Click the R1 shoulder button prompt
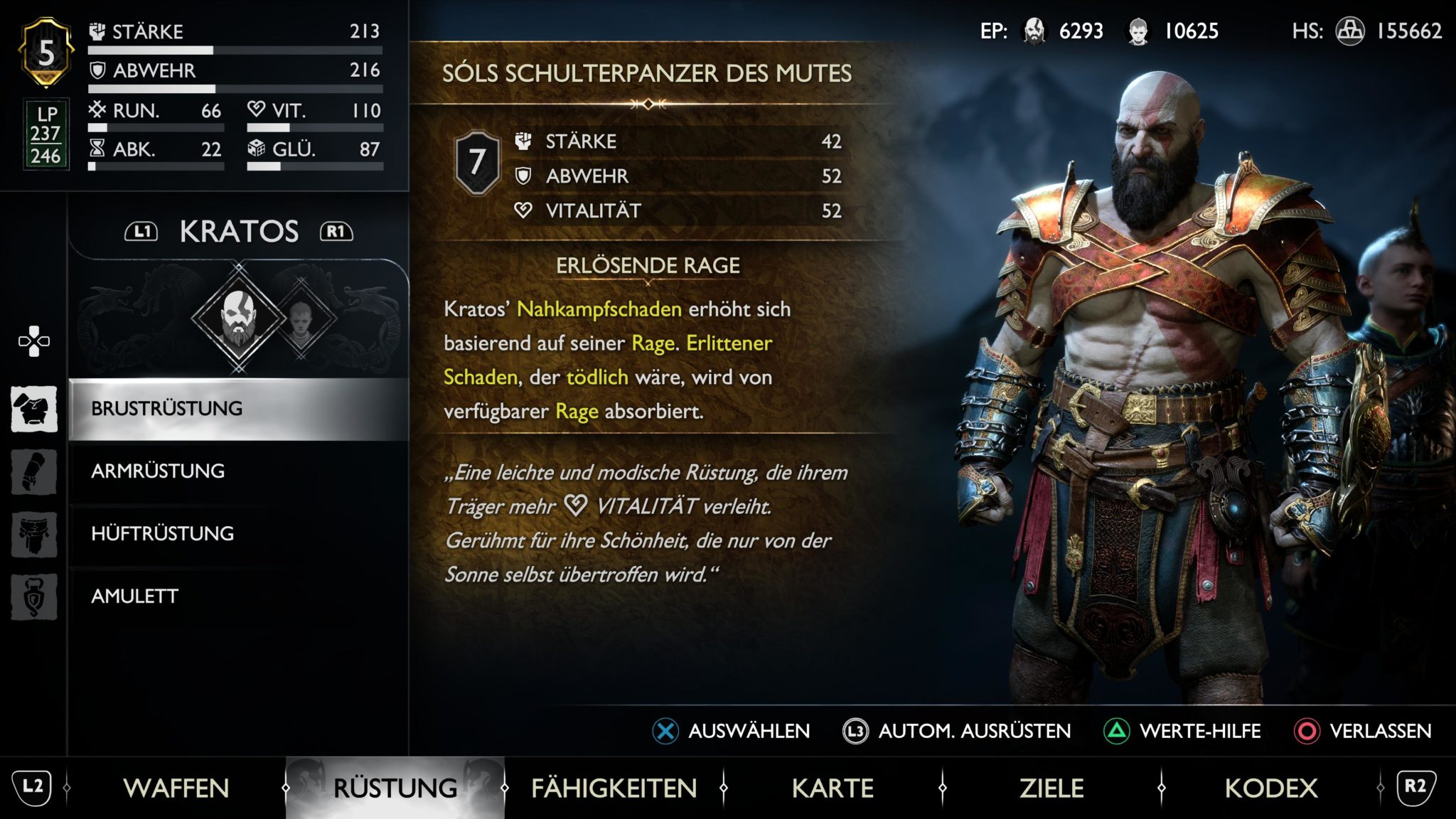This screenshot has height=819, width=1456. pos(337,230)
